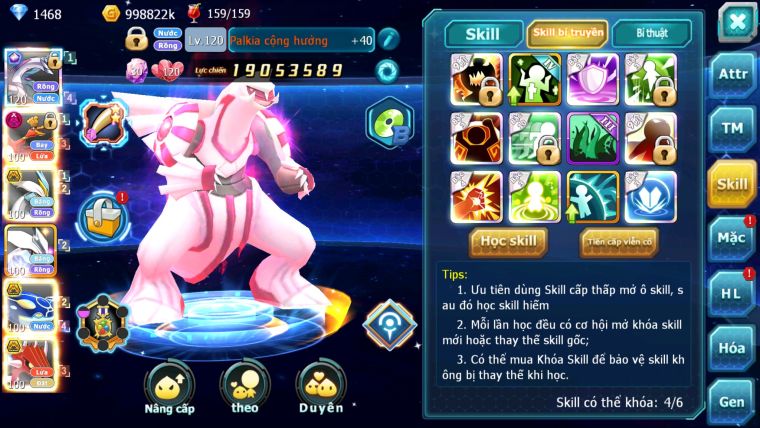Click the Học skill button
This screenshot has height=428, width=760.
coord(509,241)
